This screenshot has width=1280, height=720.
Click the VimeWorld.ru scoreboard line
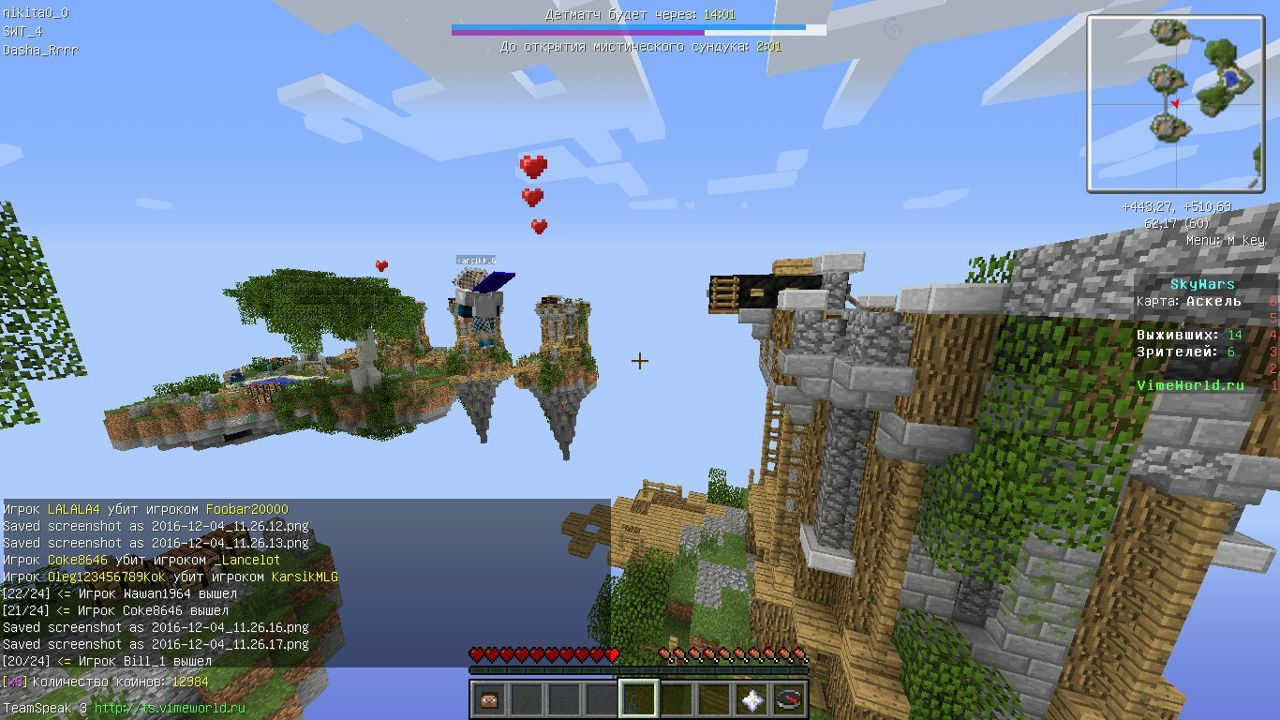click(x=1190, y=385)
